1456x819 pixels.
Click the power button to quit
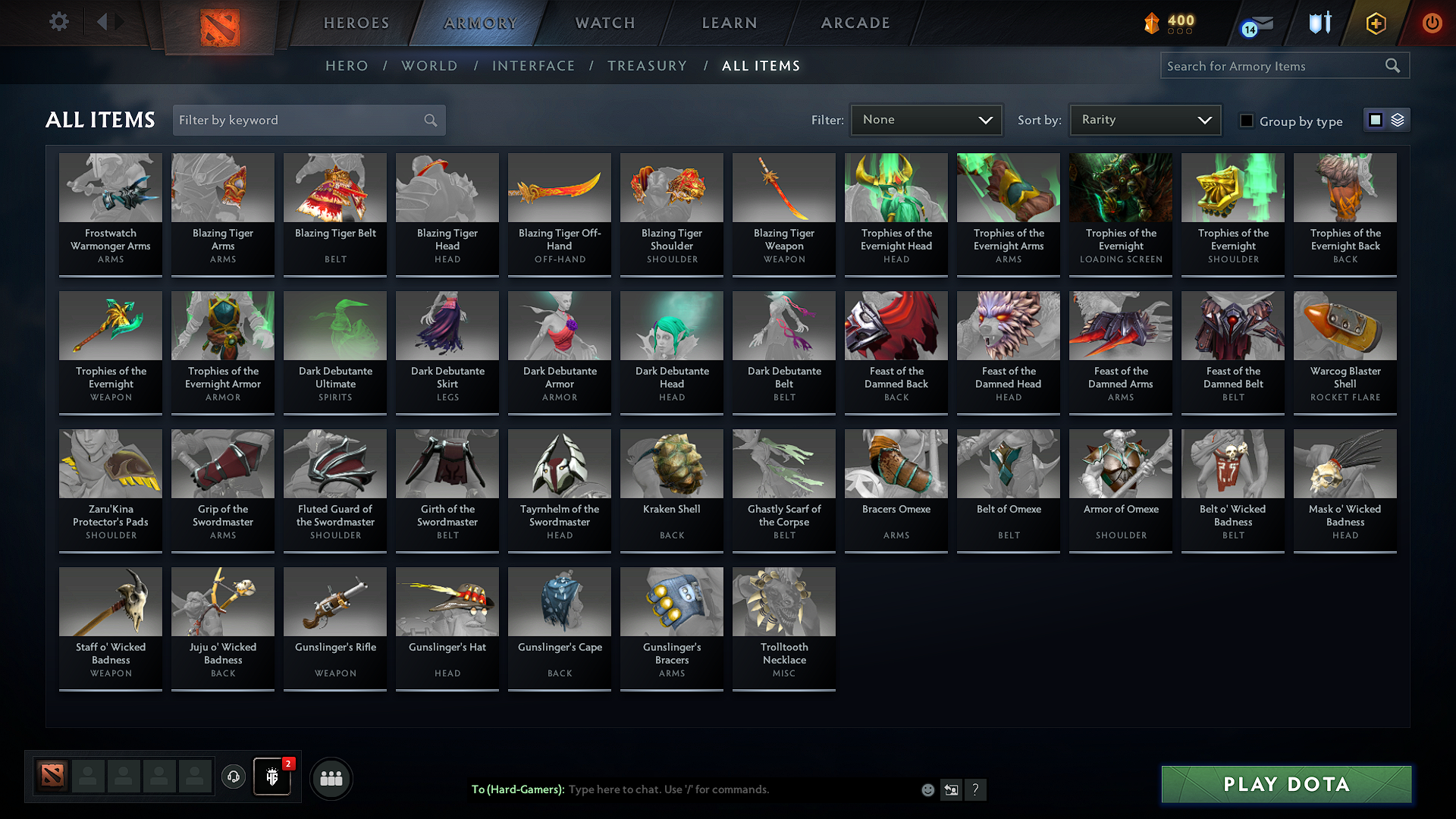[x=1432, y=23]
